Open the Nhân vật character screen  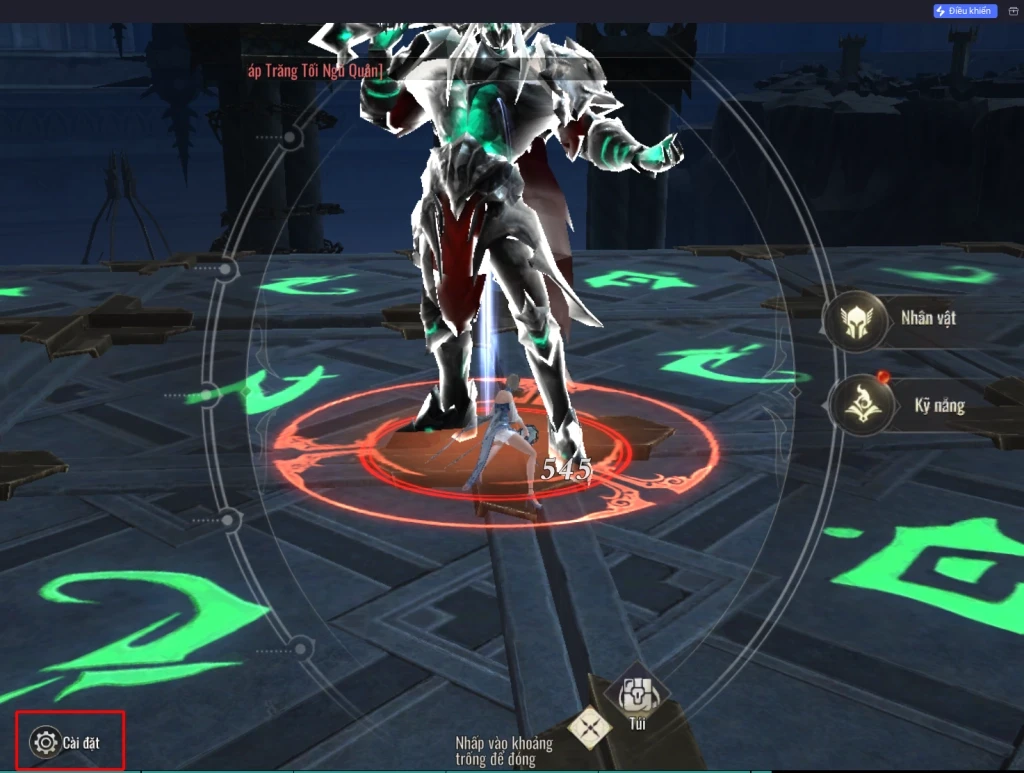856,320
